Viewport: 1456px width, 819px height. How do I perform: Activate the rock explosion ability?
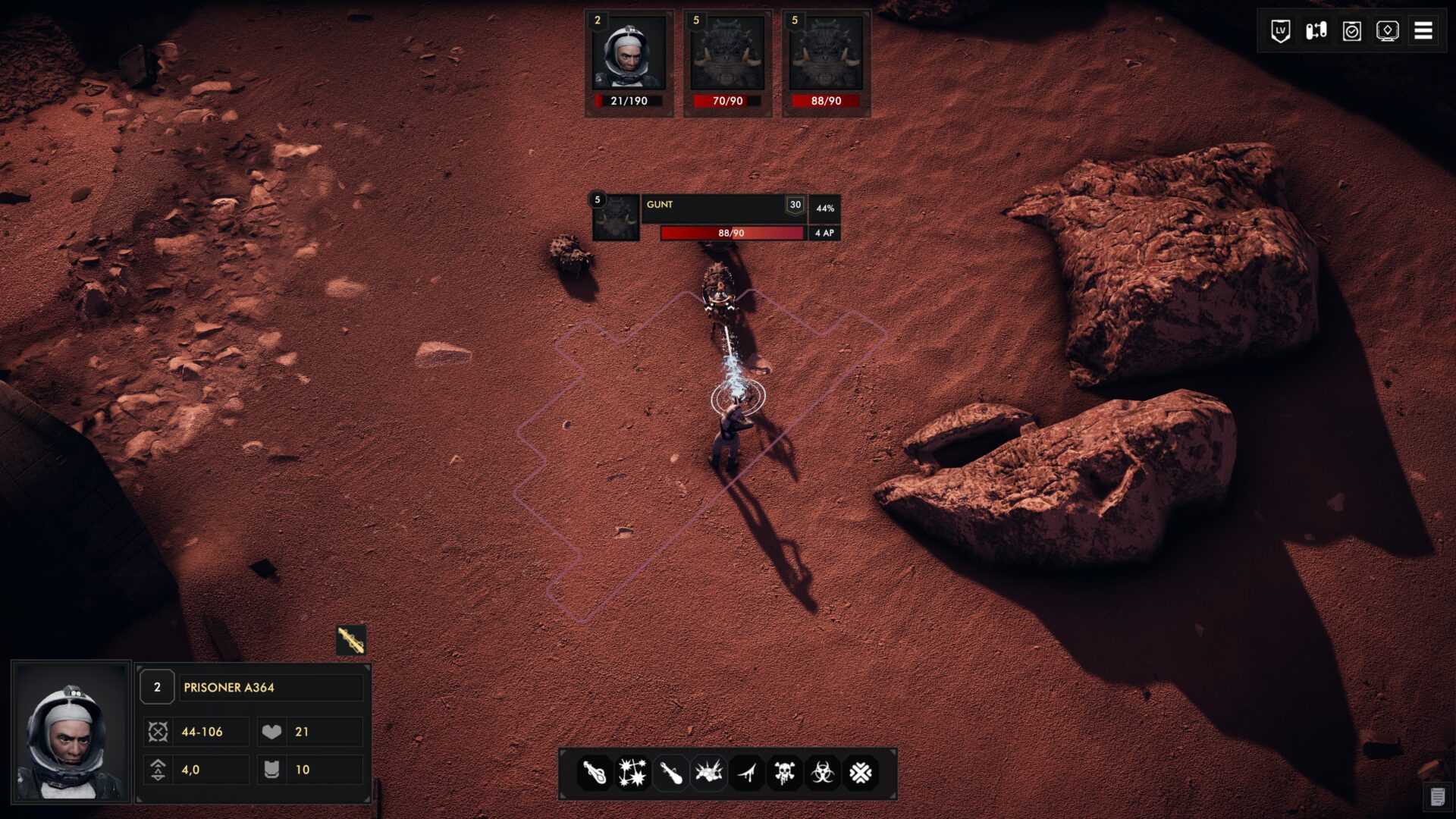(x=708, y=773)
